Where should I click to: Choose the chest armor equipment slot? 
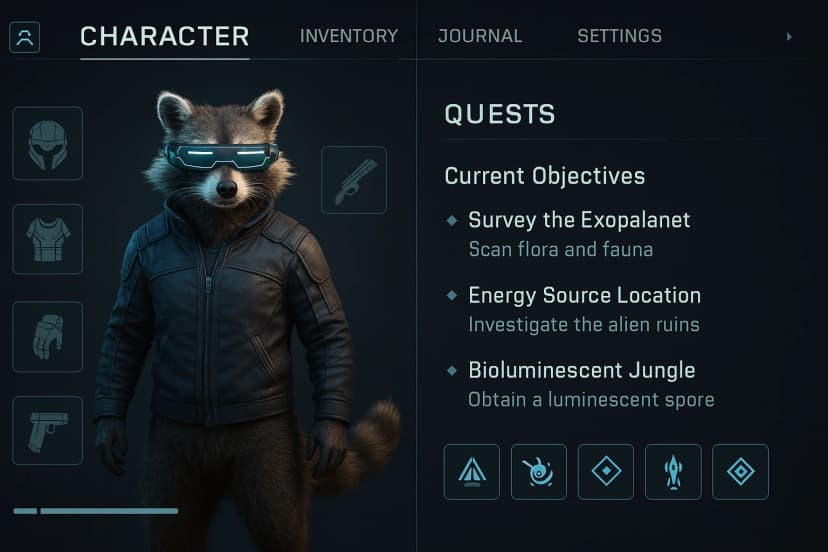point(47,239)
